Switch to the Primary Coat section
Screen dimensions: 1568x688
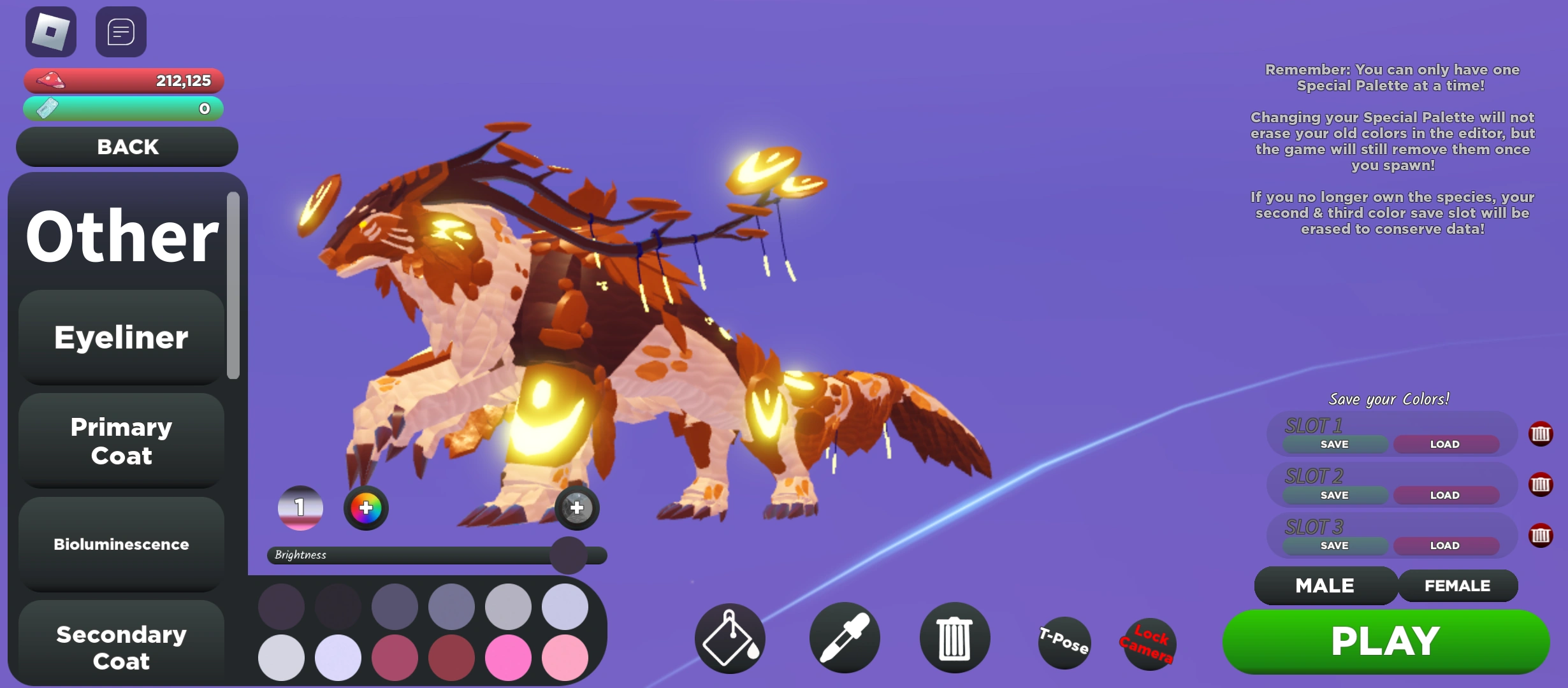120,441
